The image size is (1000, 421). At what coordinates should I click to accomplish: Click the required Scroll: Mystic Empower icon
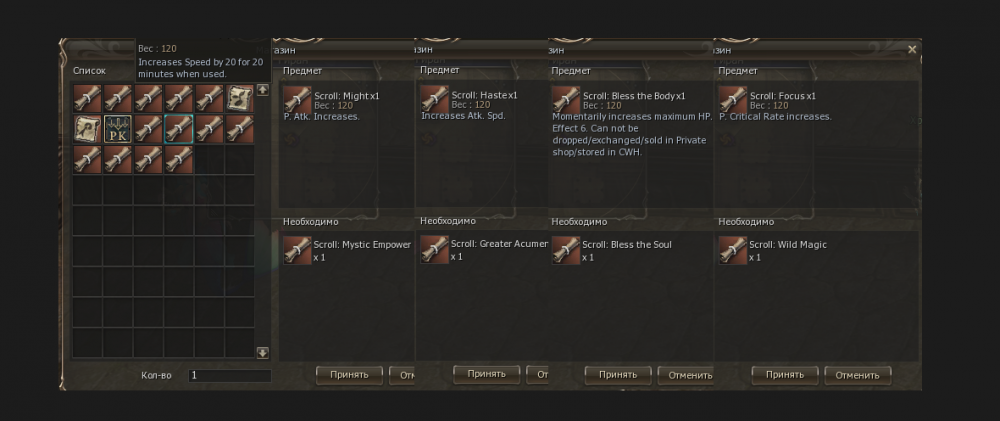297,249
